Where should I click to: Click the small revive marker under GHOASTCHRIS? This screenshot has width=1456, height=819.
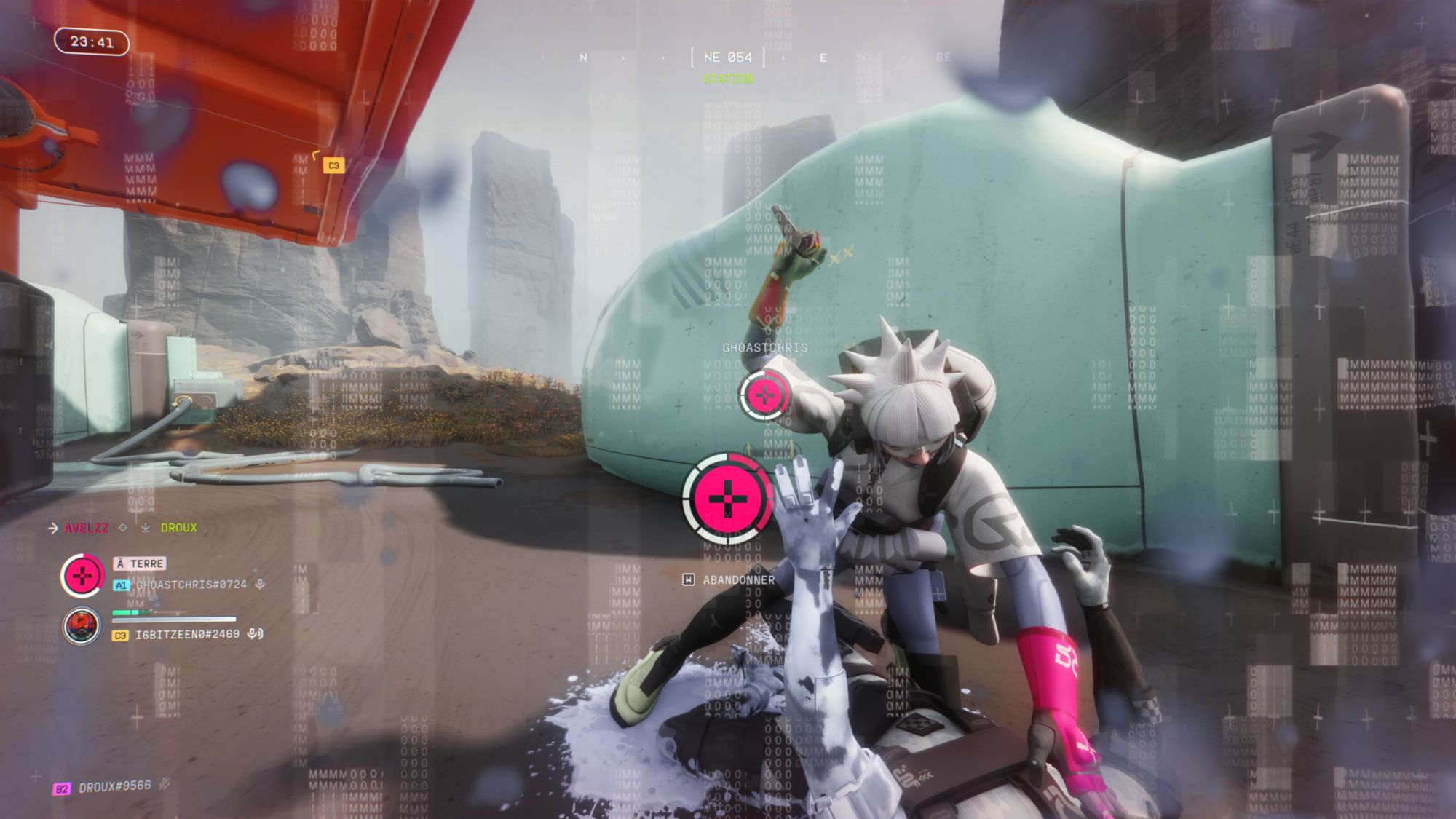point(764,395)
